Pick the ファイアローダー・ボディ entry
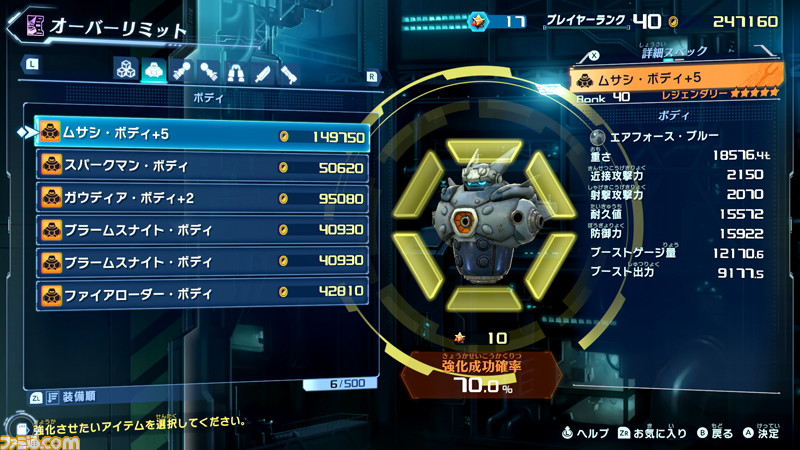800x450 pixels. tap(202, 294)
